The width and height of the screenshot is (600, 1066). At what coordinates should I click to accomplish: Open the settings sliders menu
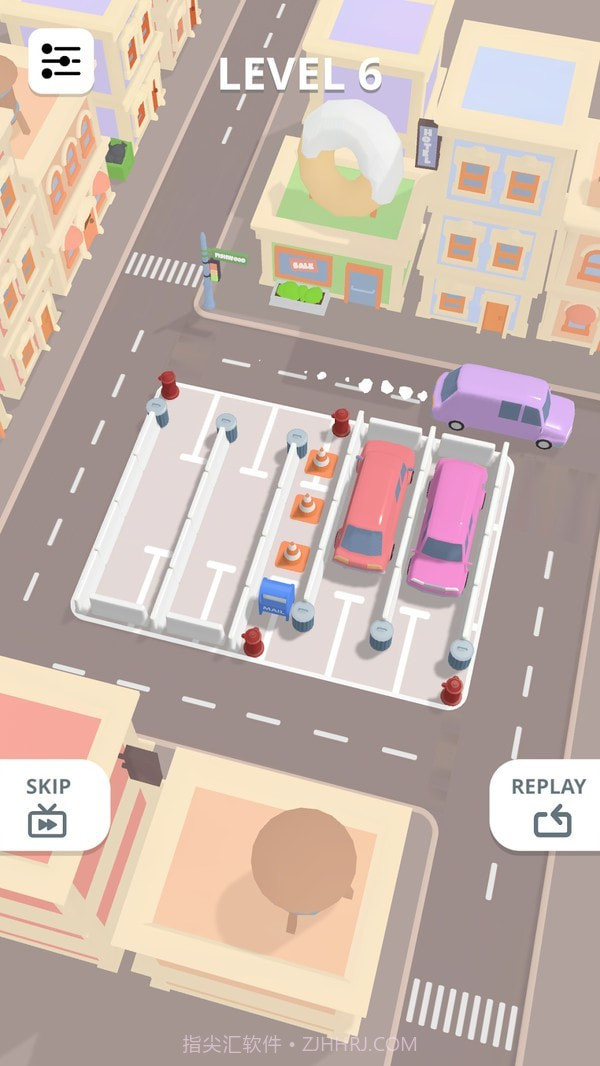[x=61, y=61]
